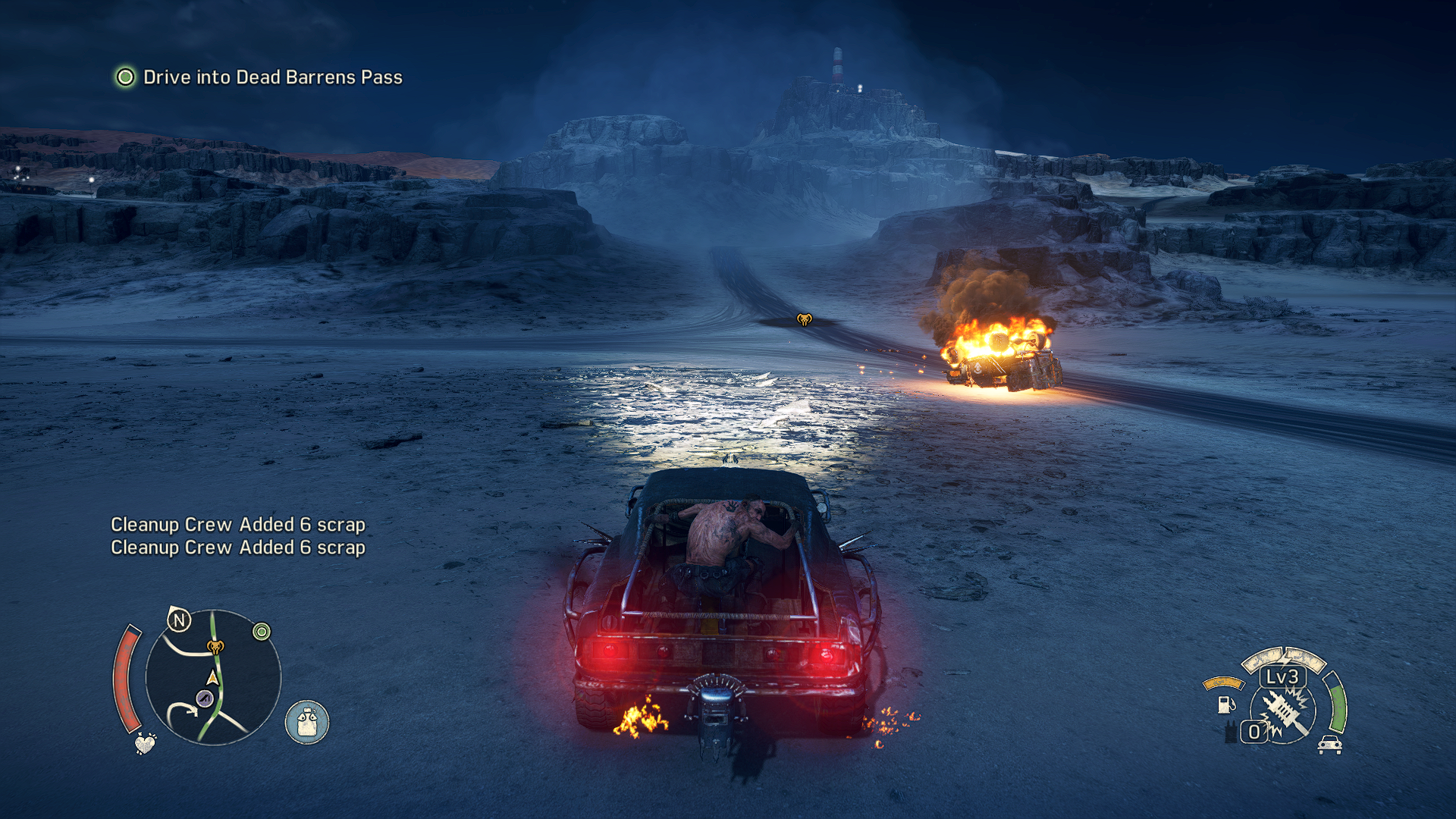The width and height of the screenshot is (1456, 819).
Task: Click the heart health icon
Action: [145, 743]
